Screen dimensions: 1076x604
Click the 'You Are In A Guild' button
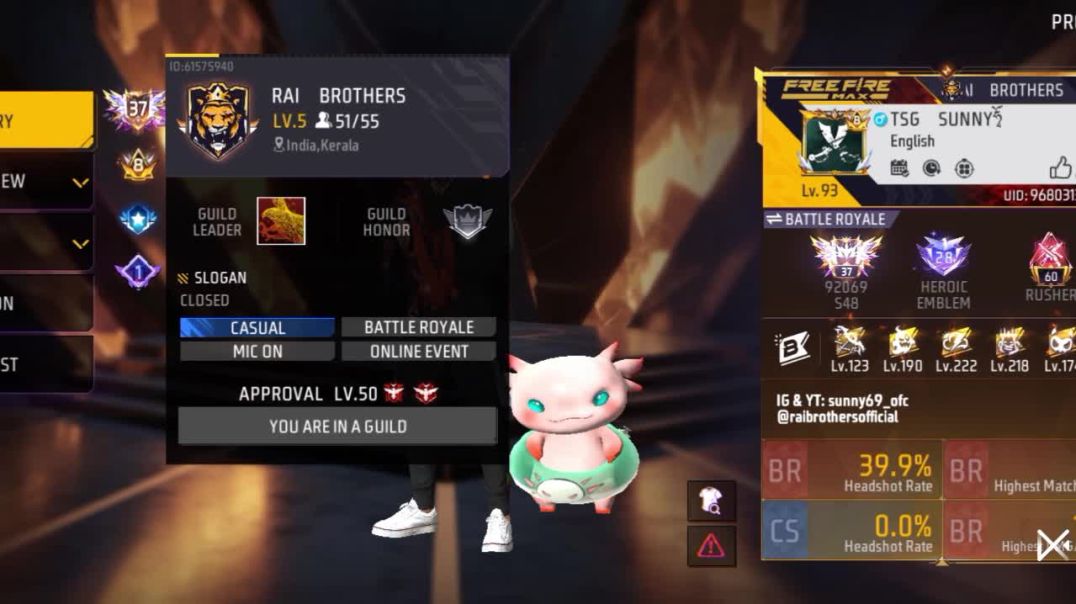(x=337, y=426)
